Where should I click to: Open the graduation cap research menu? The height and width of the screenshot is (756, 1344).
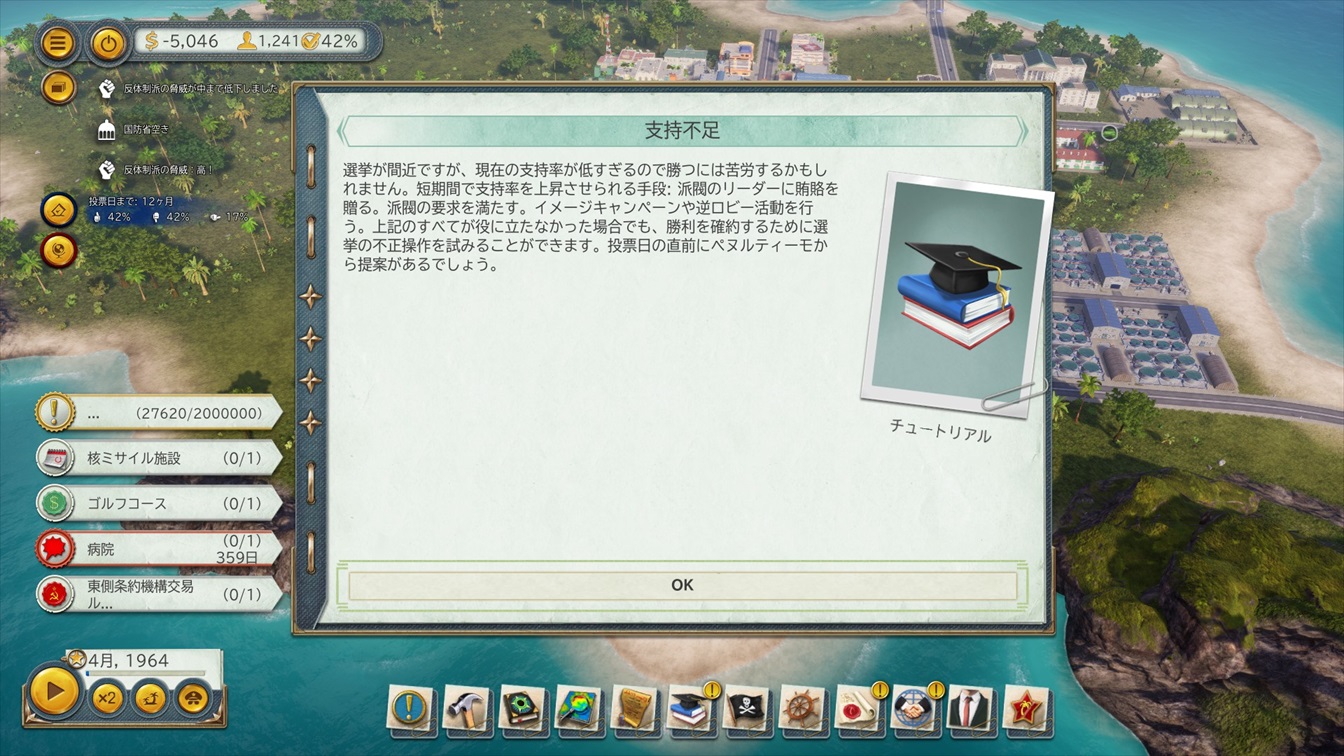click(690, 709)
